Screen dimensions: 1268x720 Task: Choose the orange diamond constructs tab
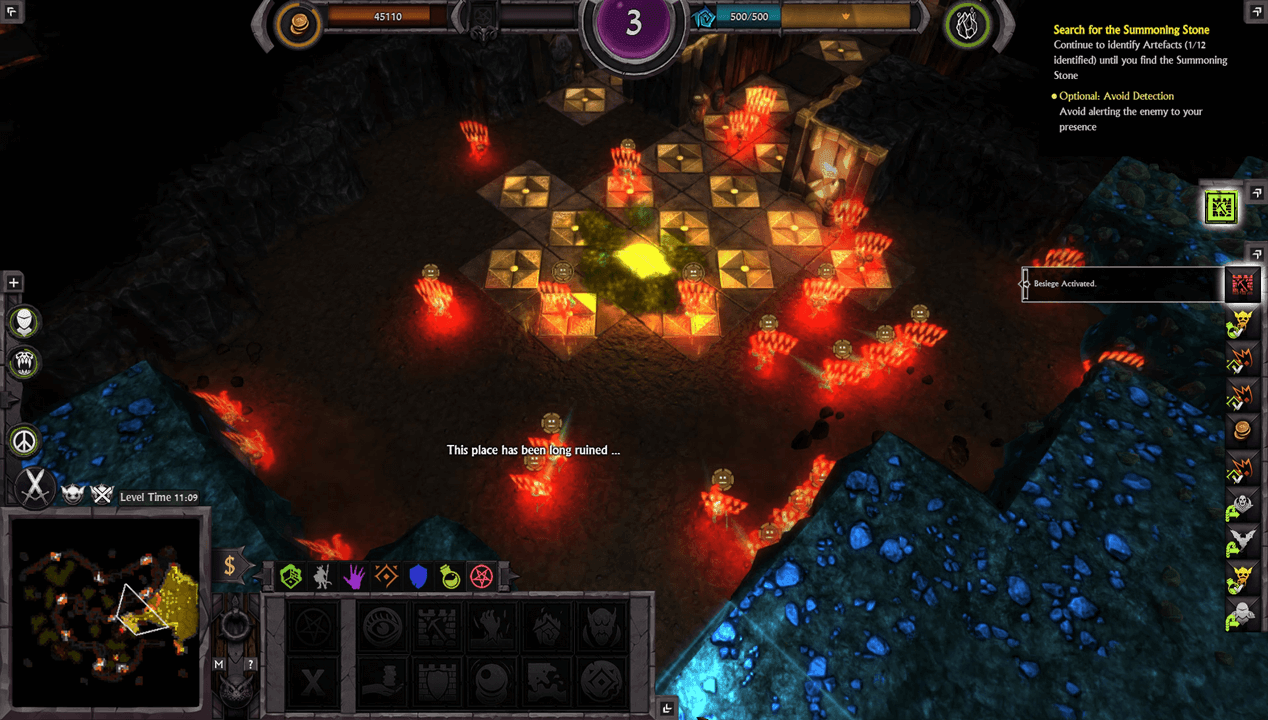386,575
